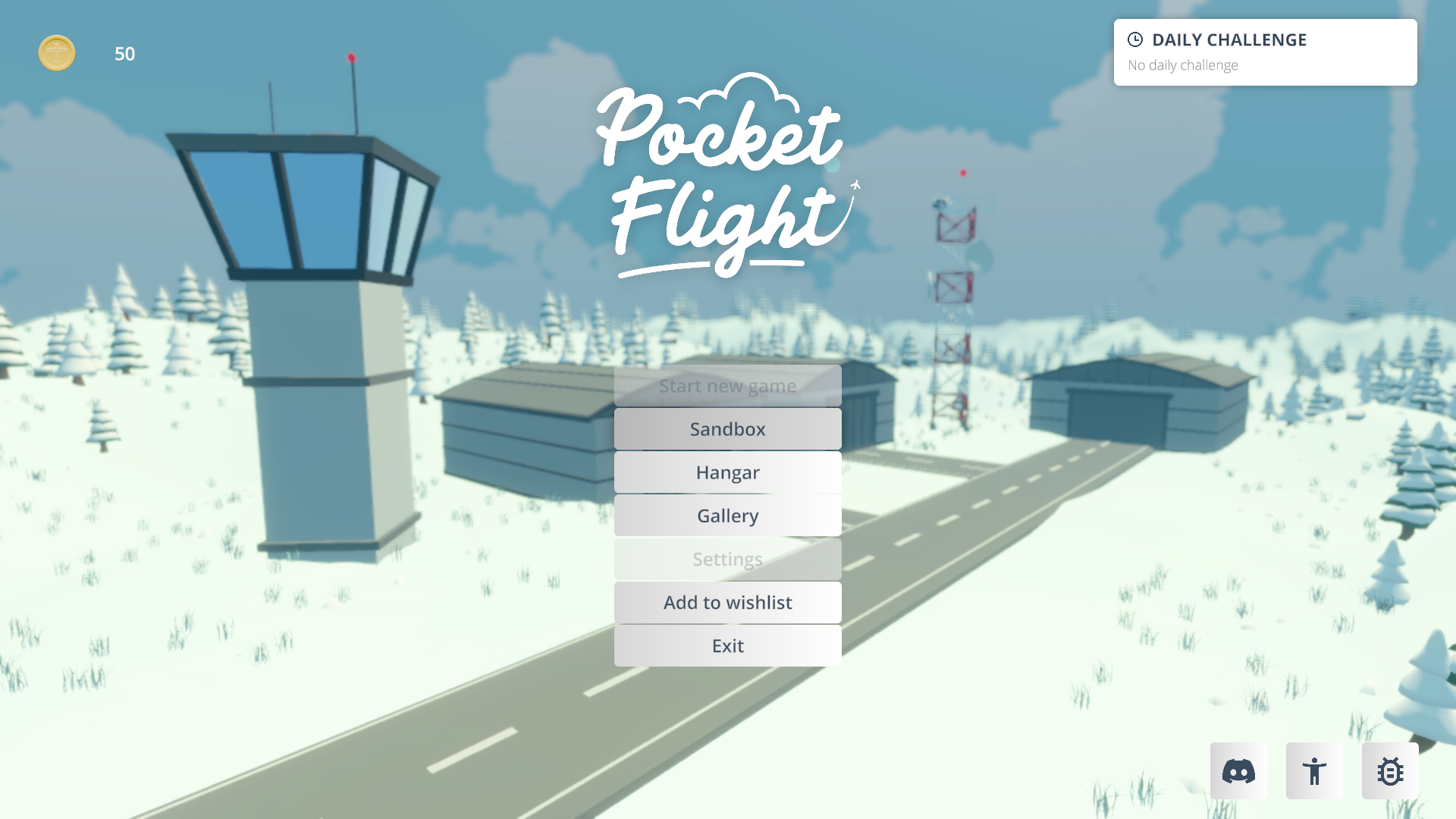Open Sandbox mode
Viewport: 1456px width, 819px height.
click(727, 429)
